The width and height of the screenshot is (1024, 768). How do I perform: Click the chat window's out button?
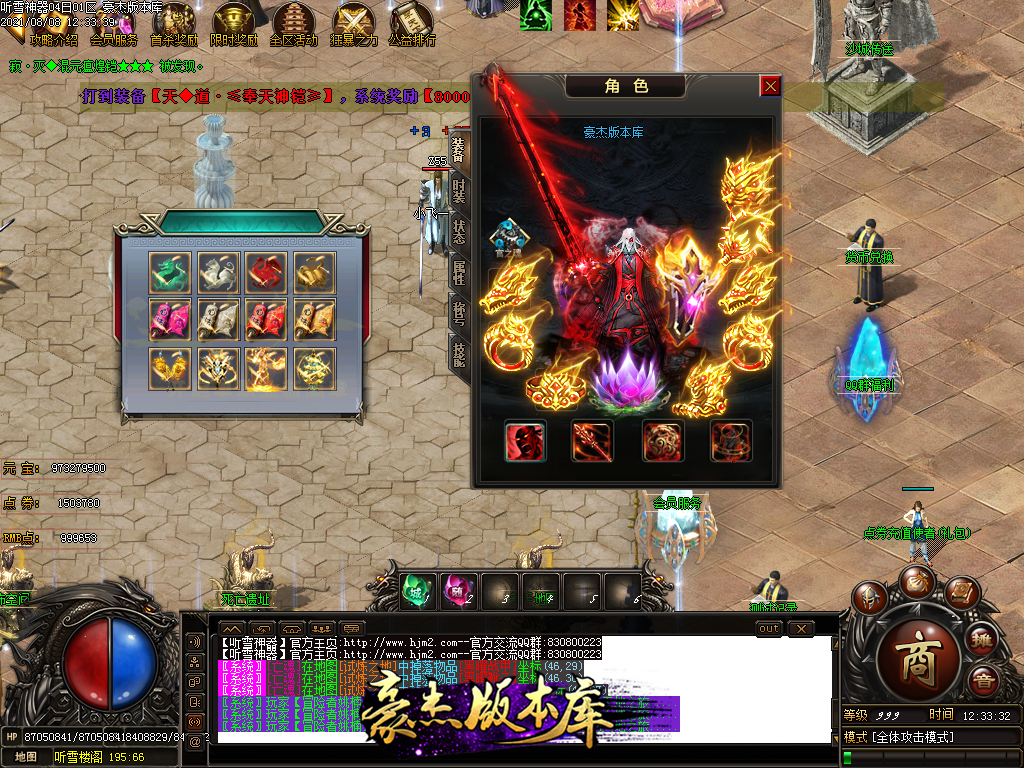coord(768,628)
